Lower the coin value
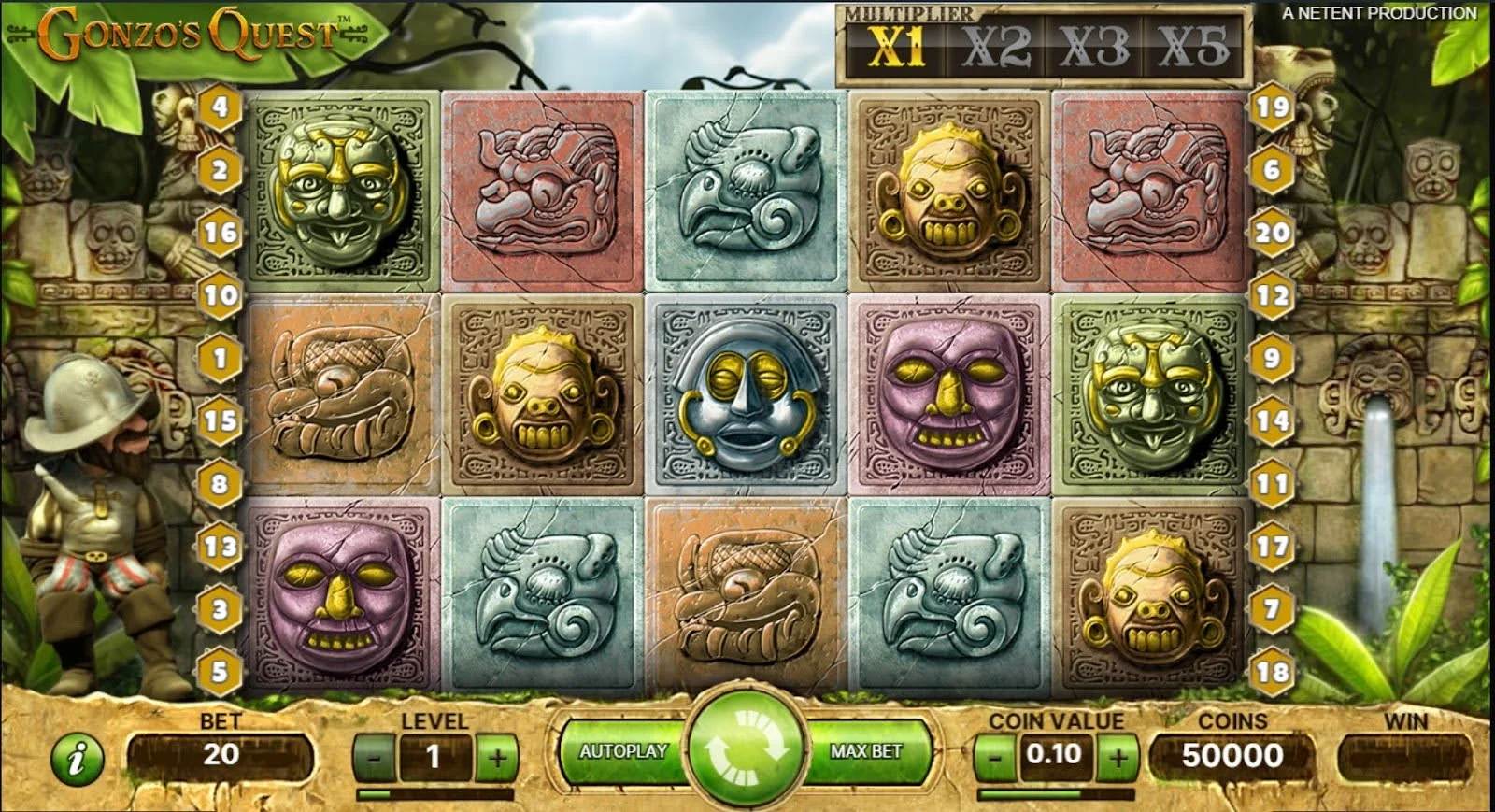The image size is (1495, 812). point(995,755)
